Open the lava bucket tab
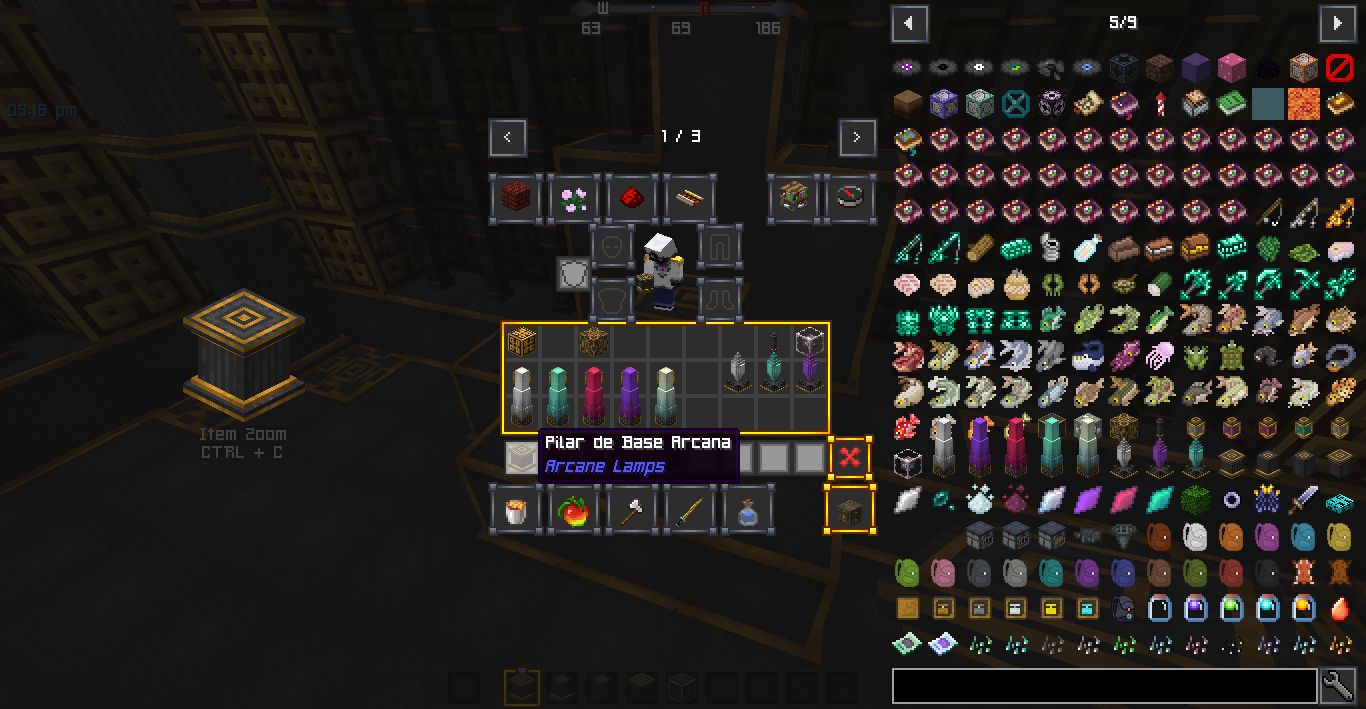 pos(516,510)
